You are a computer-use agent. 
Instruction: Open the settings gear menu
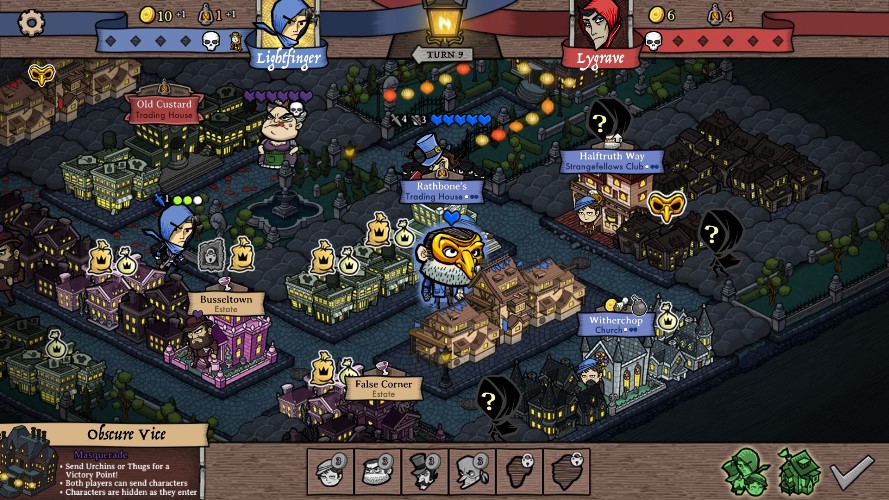point(32,22)
